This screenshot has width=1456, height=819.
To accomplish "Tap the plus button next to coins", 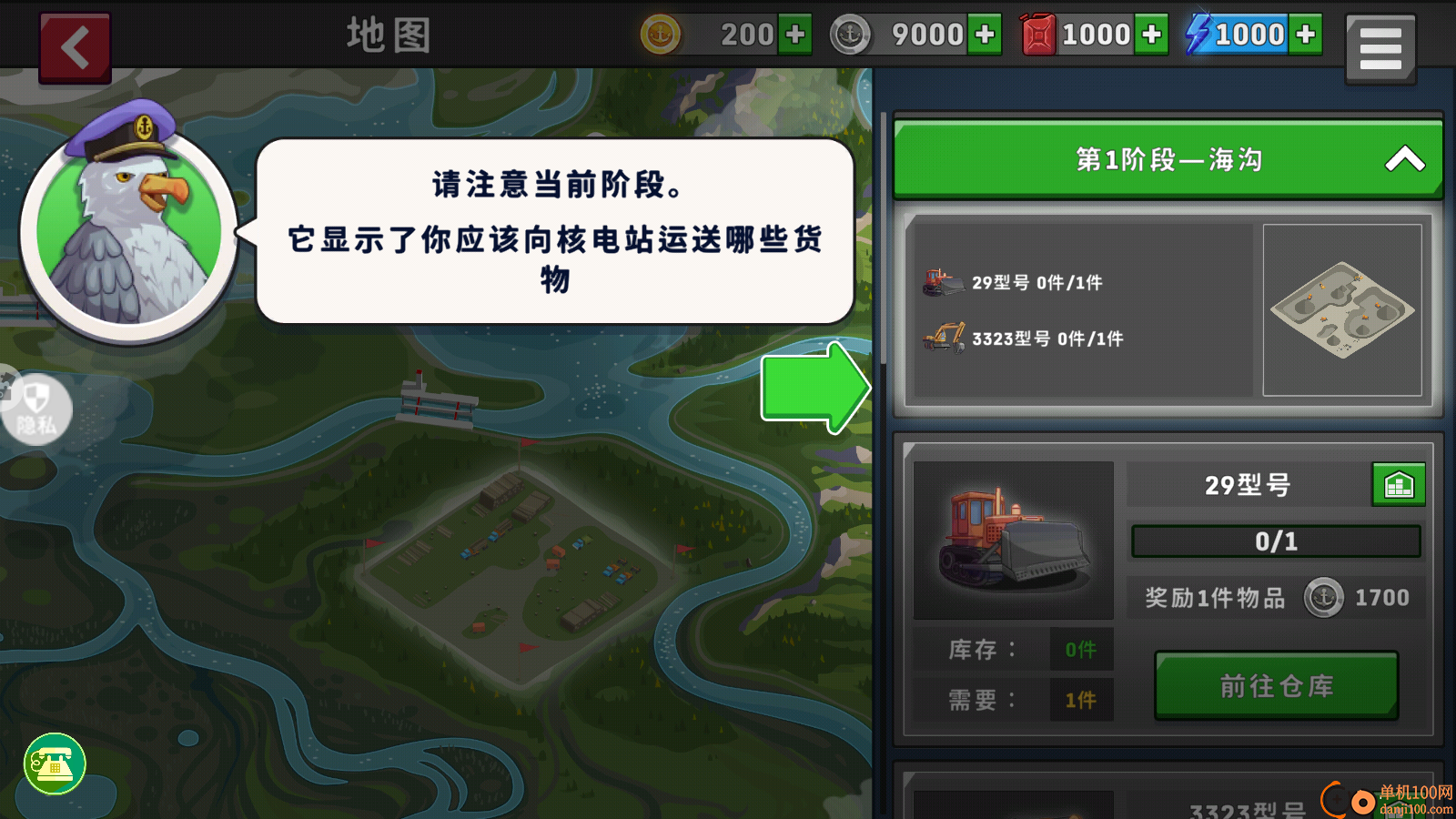I will [x=796, y=35].
